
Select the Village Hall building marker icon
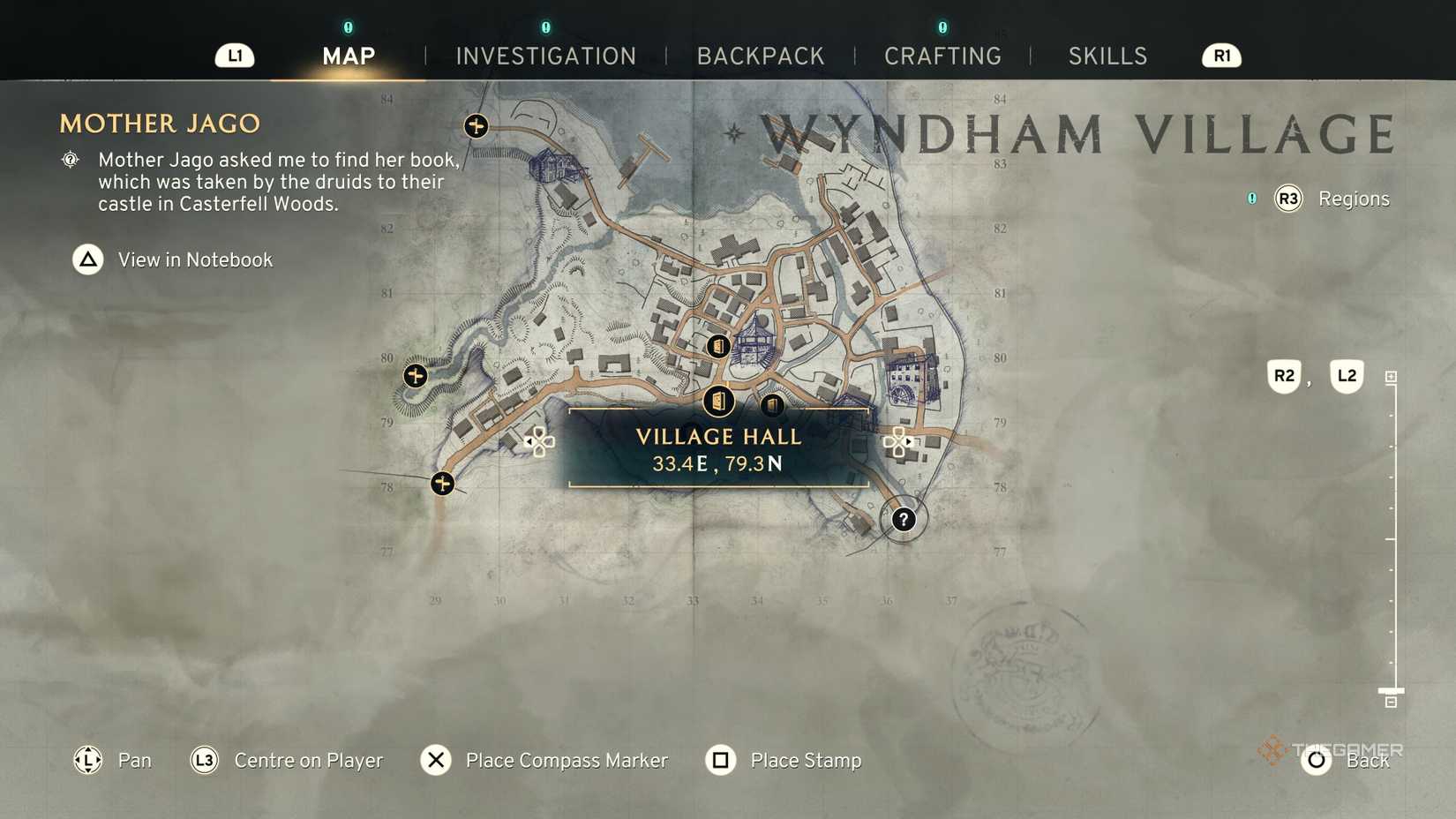click(719, 402)
